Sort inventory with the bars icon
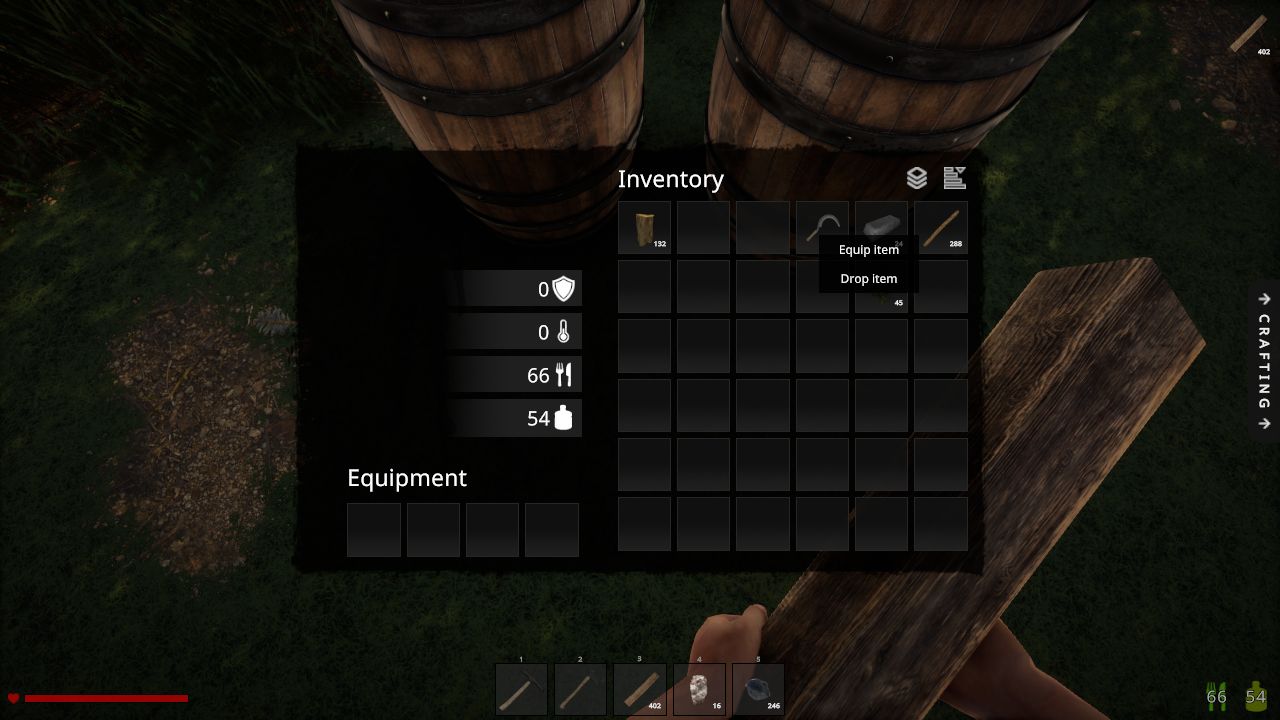 [954, 178]
